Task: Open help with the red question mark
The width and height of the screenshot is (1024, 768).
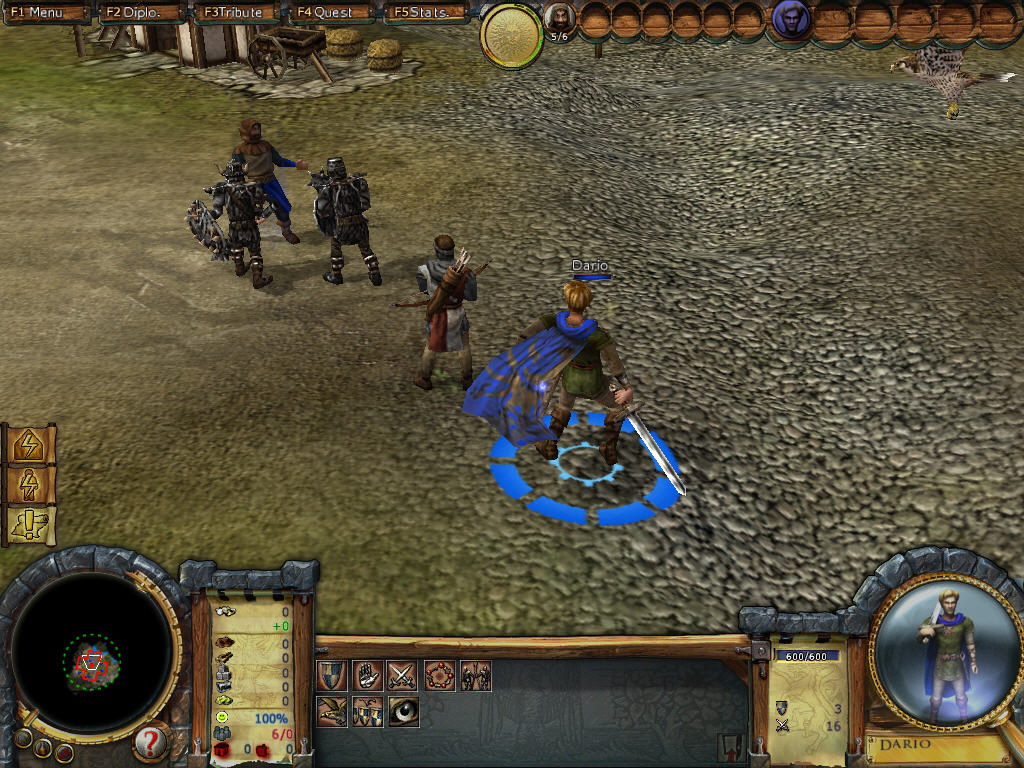Action: point(150,742)
